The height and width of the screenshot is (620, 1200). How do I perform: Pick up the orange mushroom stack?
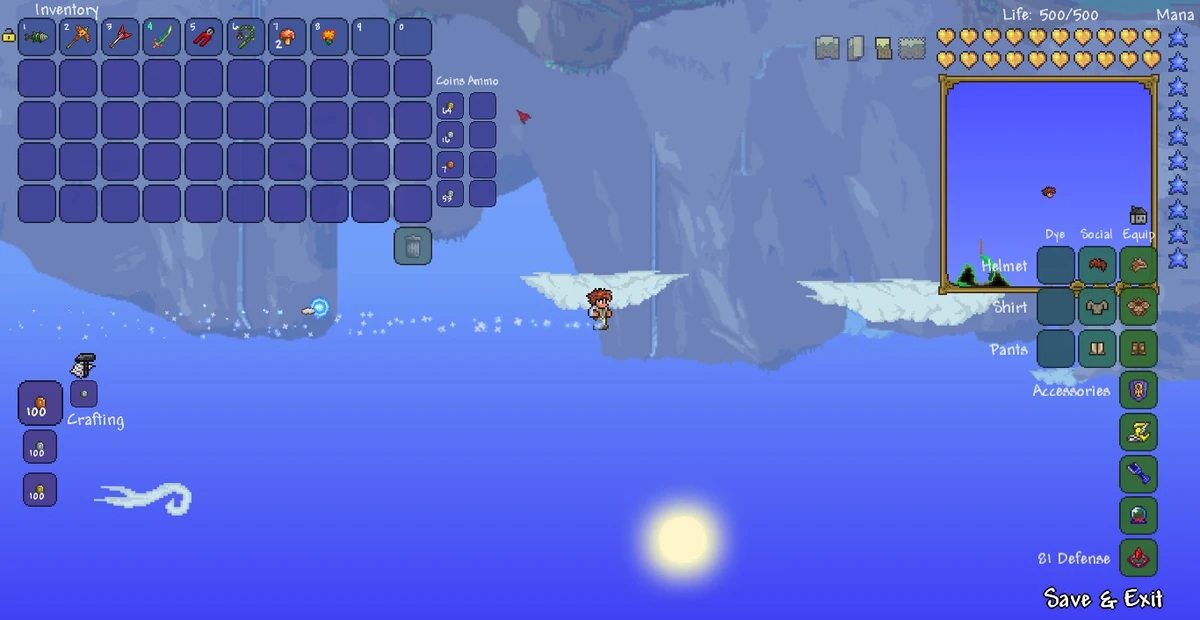(288, 37)
